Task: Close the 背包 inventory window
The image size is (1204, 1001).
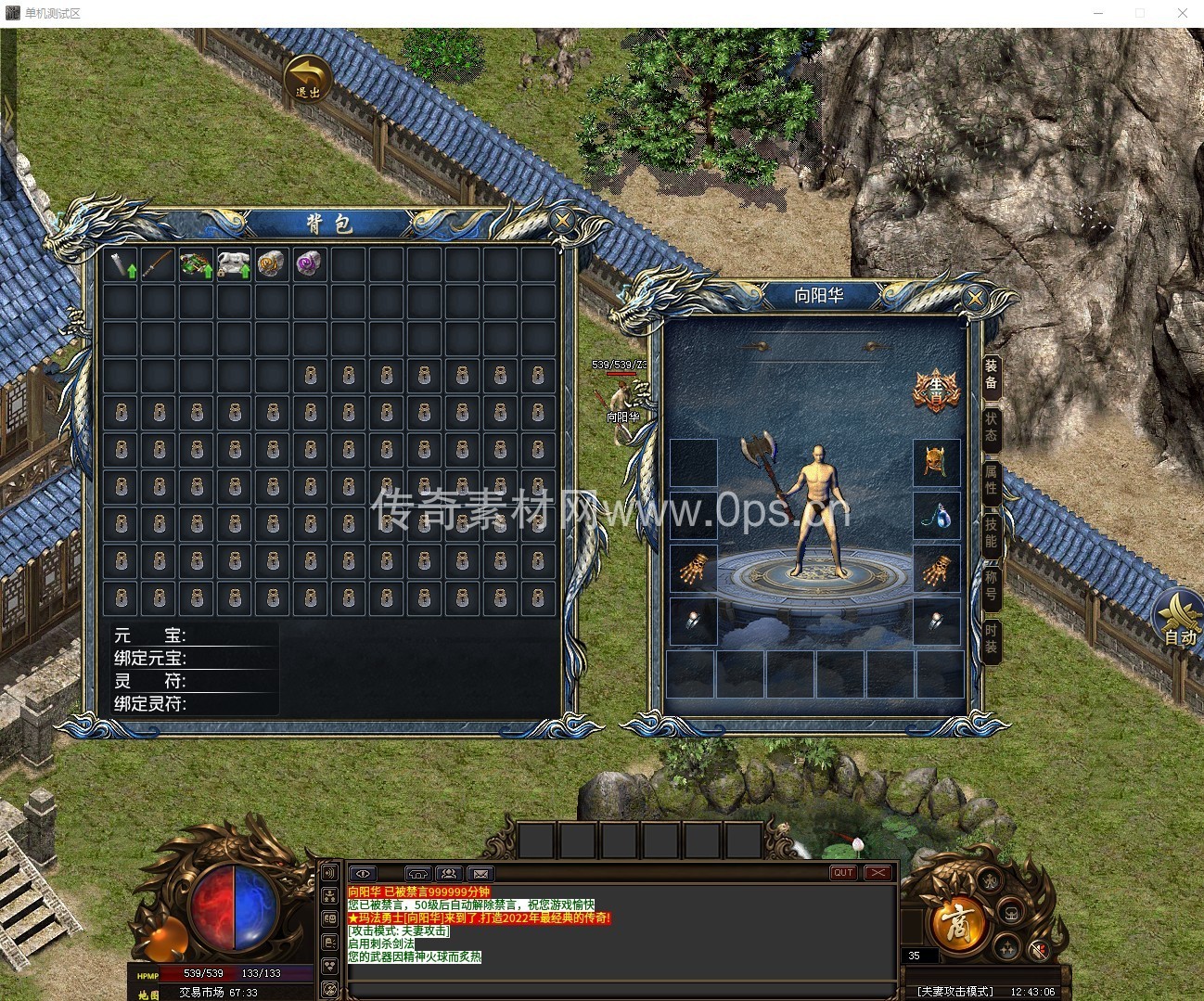Action: (x=561, y=221)
